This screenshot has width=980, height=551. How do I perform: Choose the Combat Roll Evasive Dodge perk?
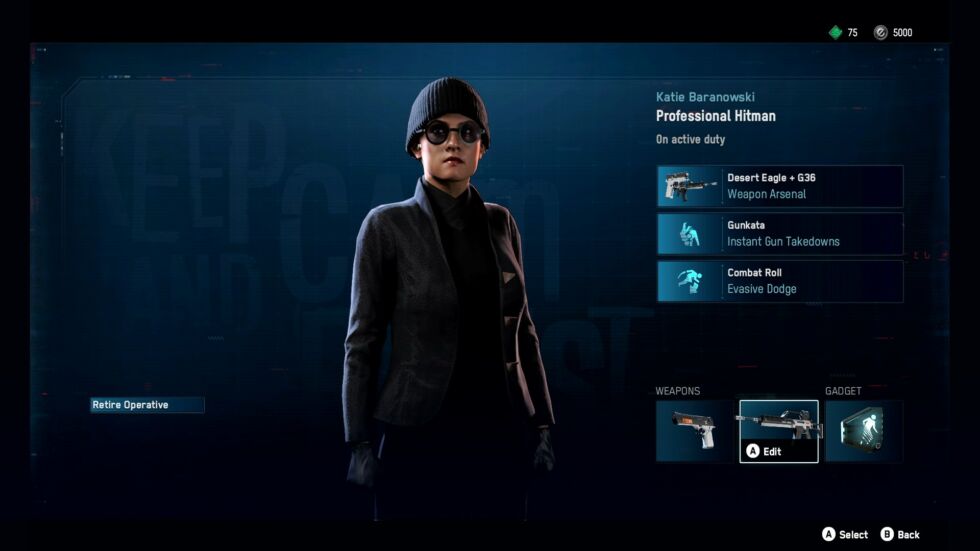(x=780, y=281)
